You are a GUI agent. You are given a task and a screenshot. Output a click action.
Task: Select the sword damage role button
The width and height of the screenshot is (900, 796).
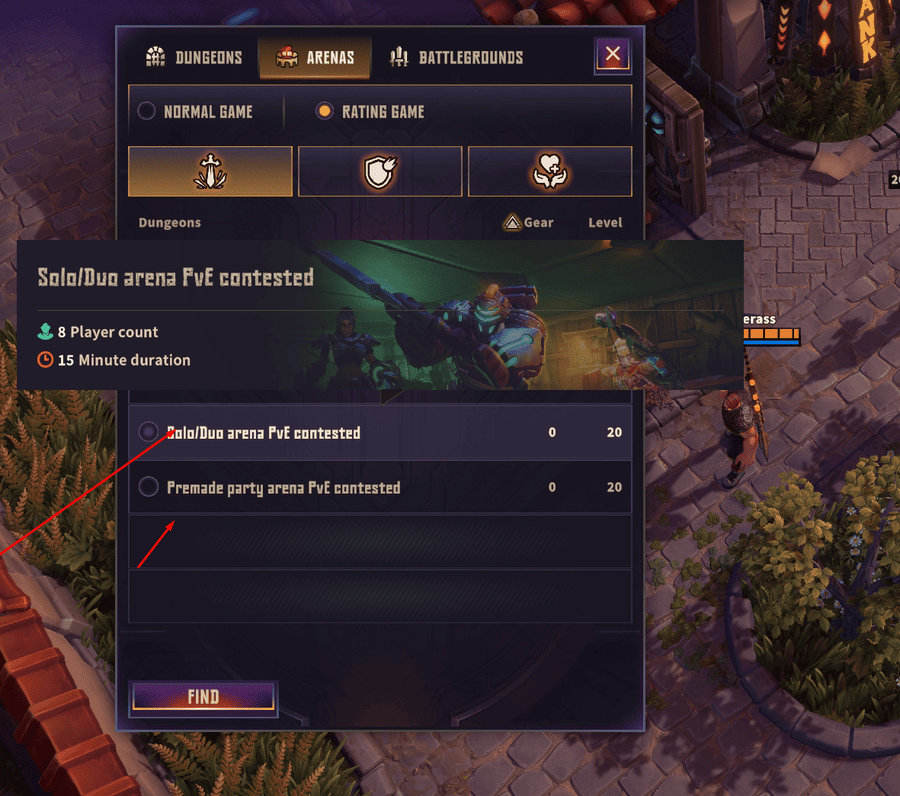[x=210, y=171]
